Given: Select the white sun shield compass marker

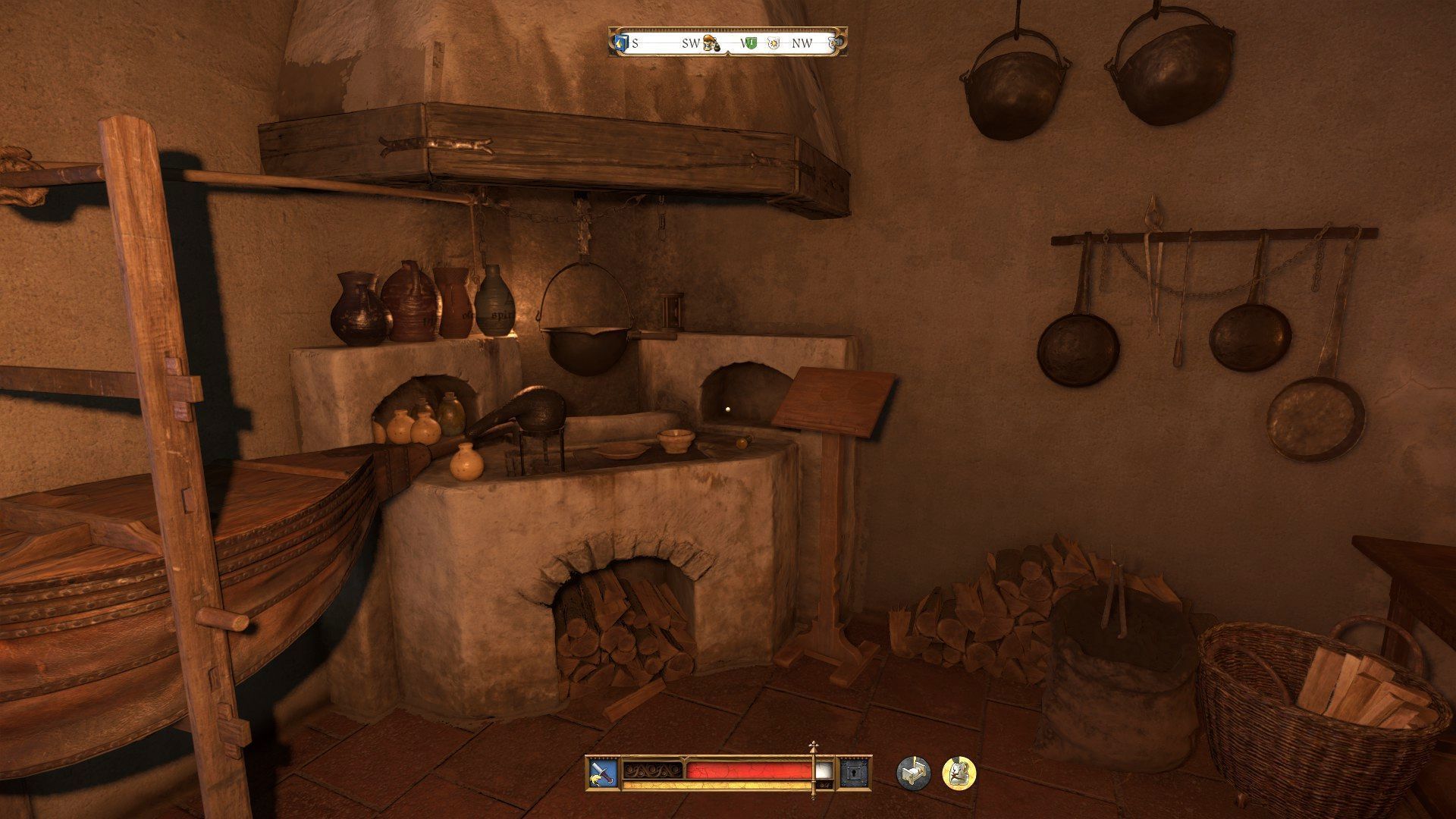Looking at the screenshot, I should 773,43.
